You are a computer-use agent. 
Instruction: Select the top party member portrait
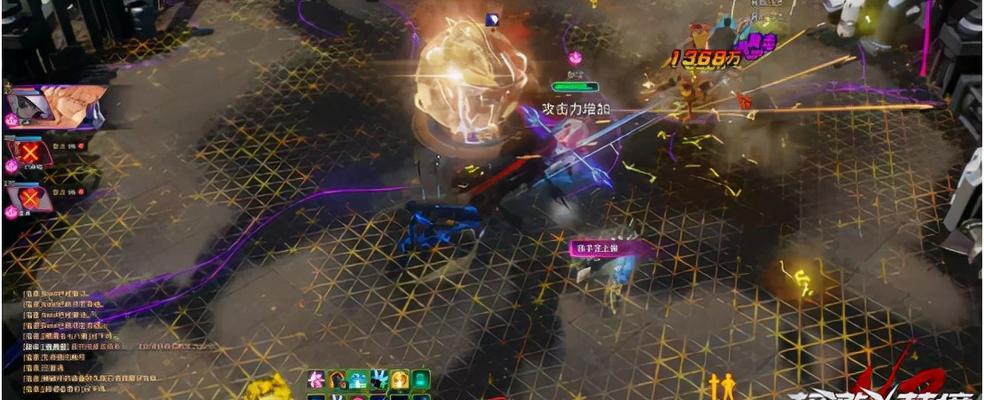(x=52, y=107)
